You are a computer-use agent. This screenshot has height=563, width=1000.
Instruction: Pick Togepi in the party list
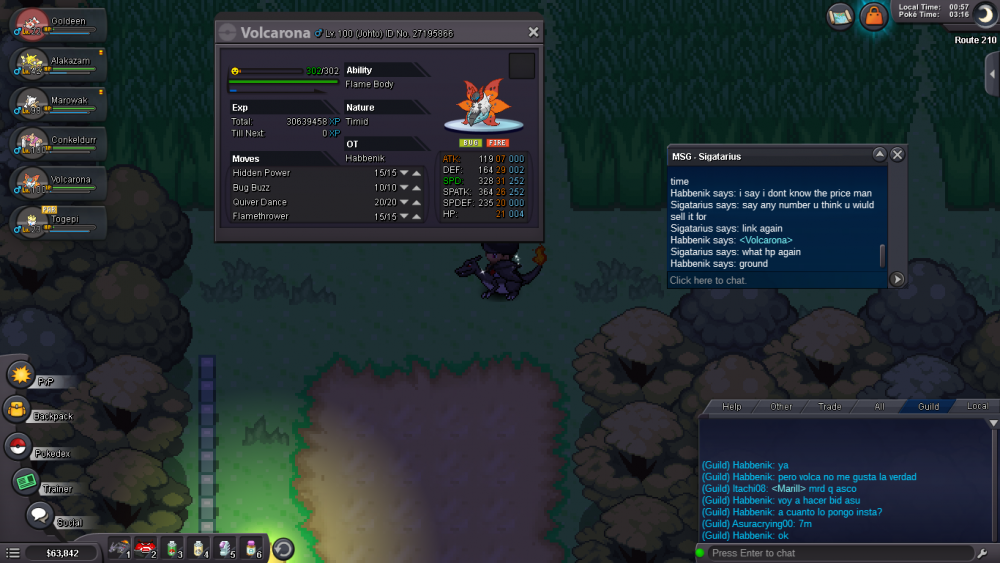tap(57, 222)
